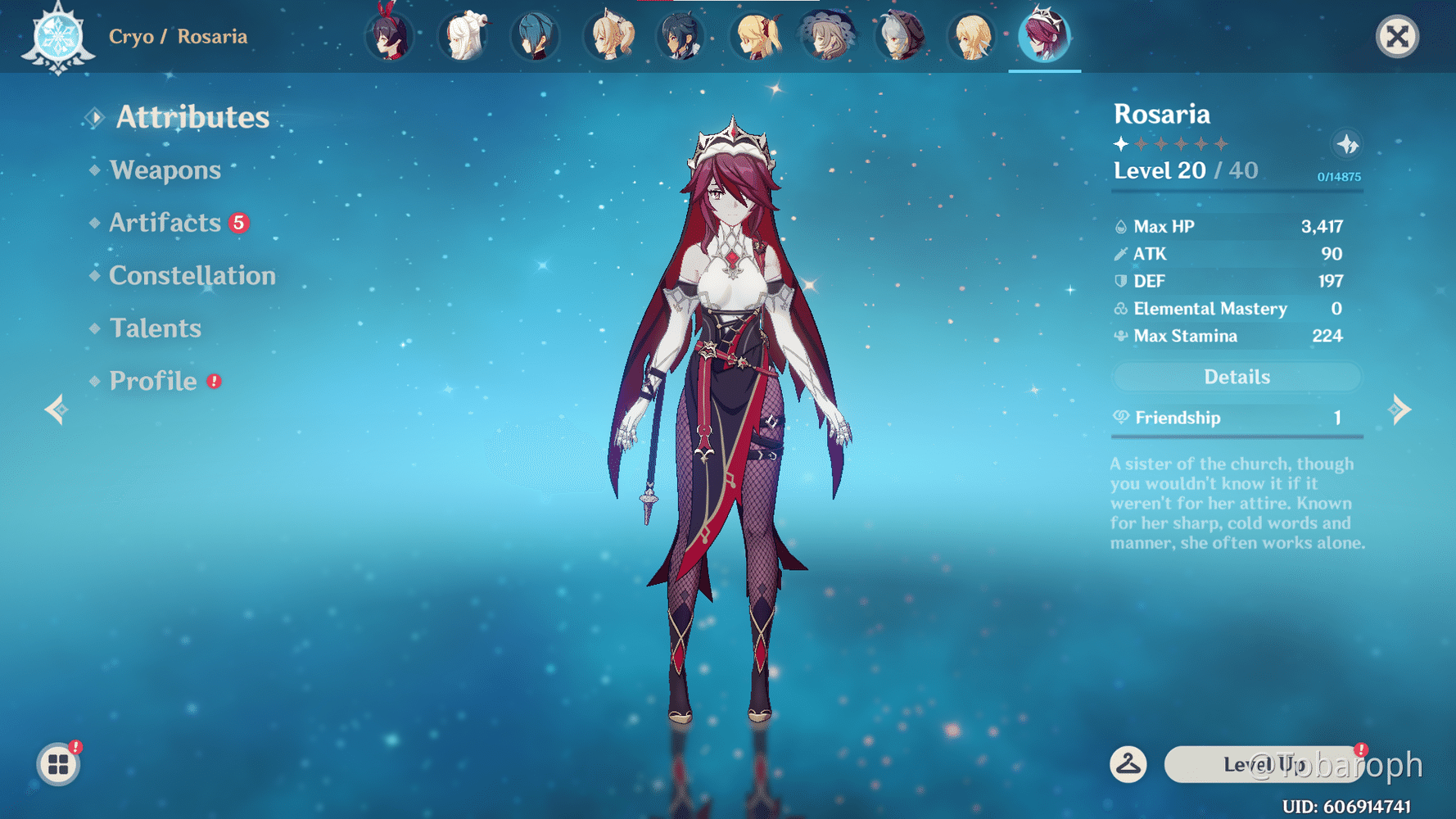The image size is (1456, 819).
Task: Click the Level Up button
Action: point(1264,764)
